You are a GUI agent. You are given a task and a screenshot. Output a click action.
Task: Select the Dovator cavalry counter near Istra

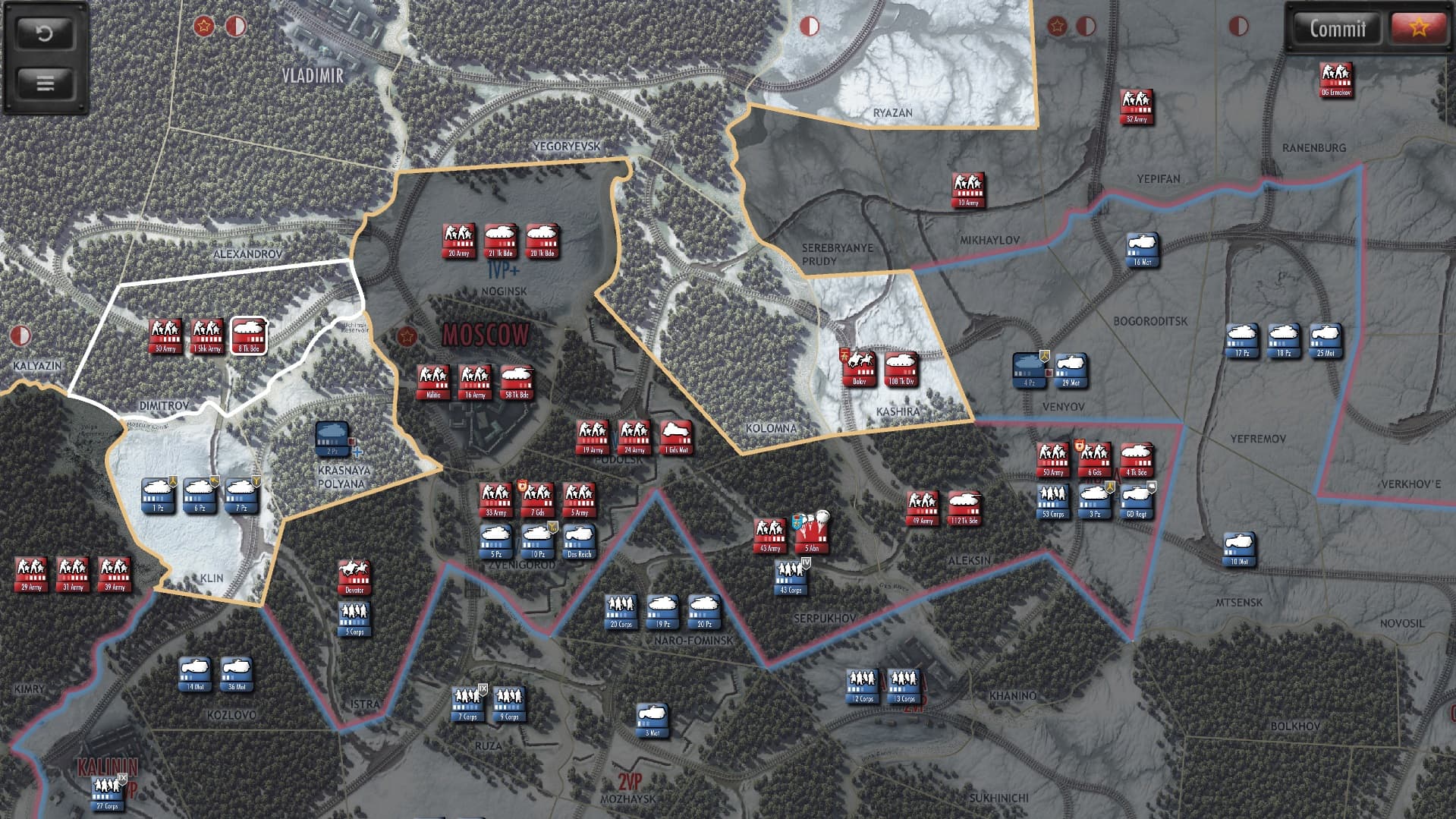coord(353,577)
